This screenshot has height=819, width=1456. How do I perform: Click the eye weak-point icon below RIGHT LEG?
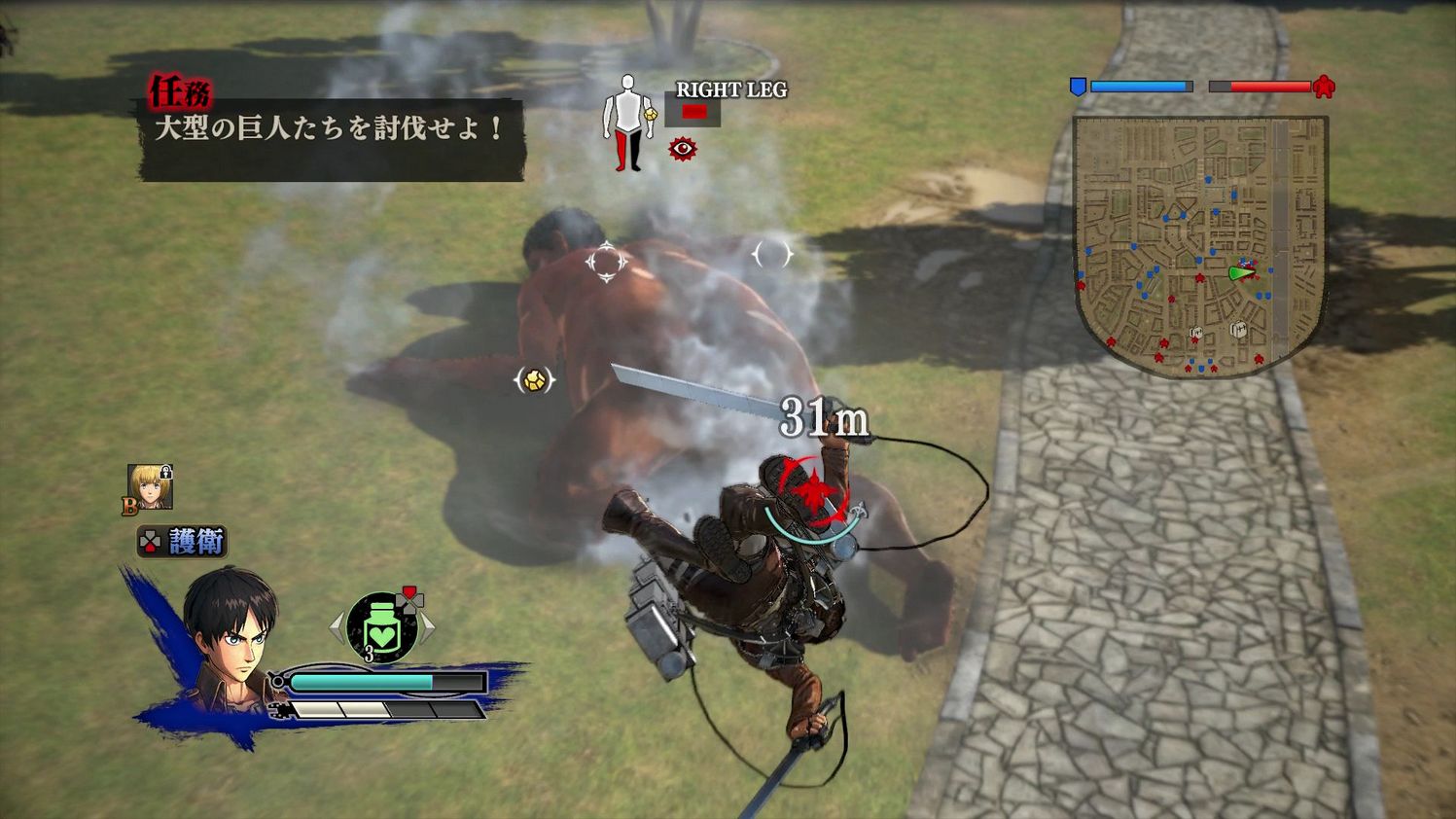point(682,148)
